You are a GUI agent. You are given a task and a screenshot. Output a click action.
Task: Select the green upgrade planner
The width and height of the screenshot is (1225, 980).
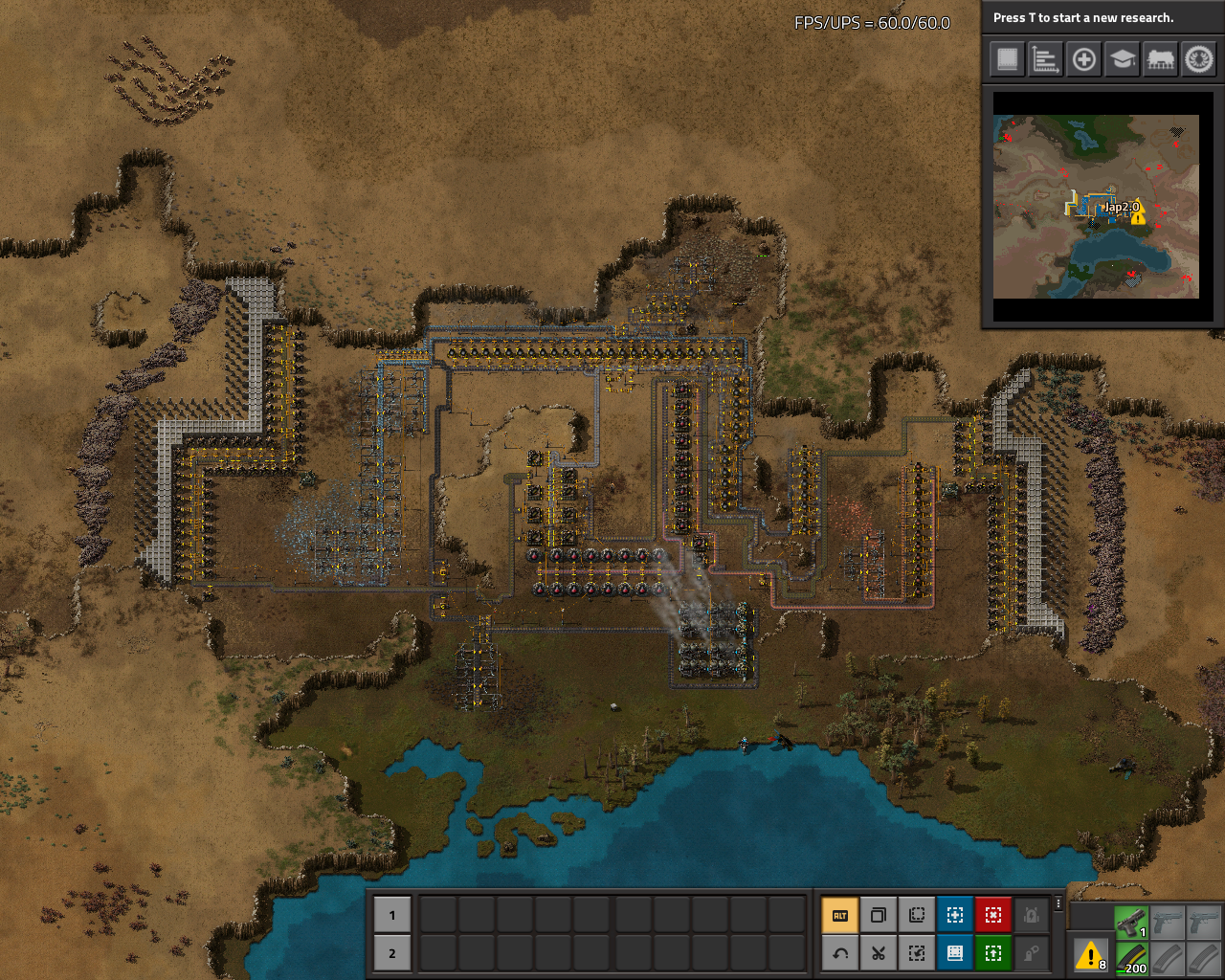[993, 953]
